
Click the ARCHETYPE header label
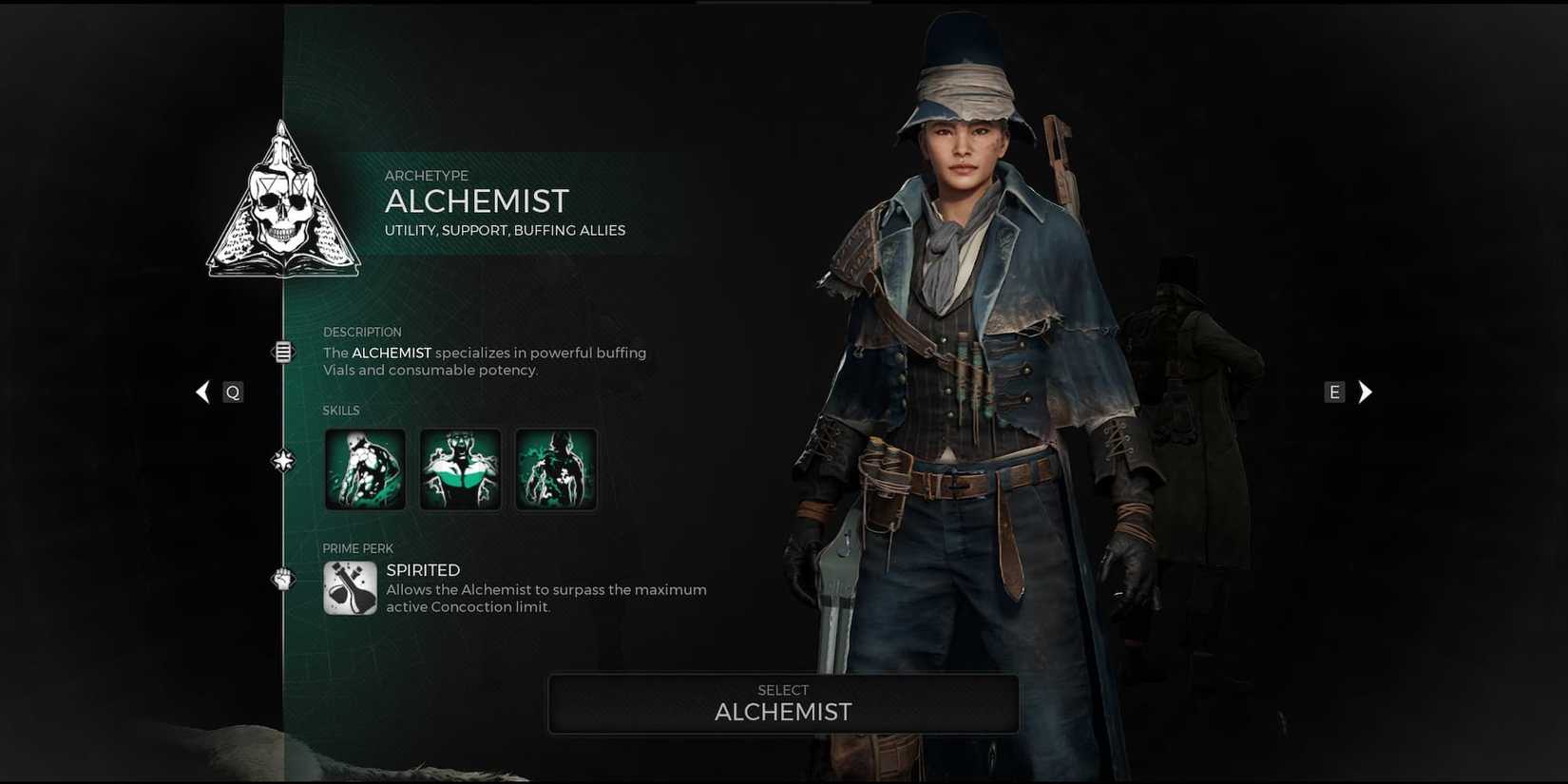click(x=427, y=176)
